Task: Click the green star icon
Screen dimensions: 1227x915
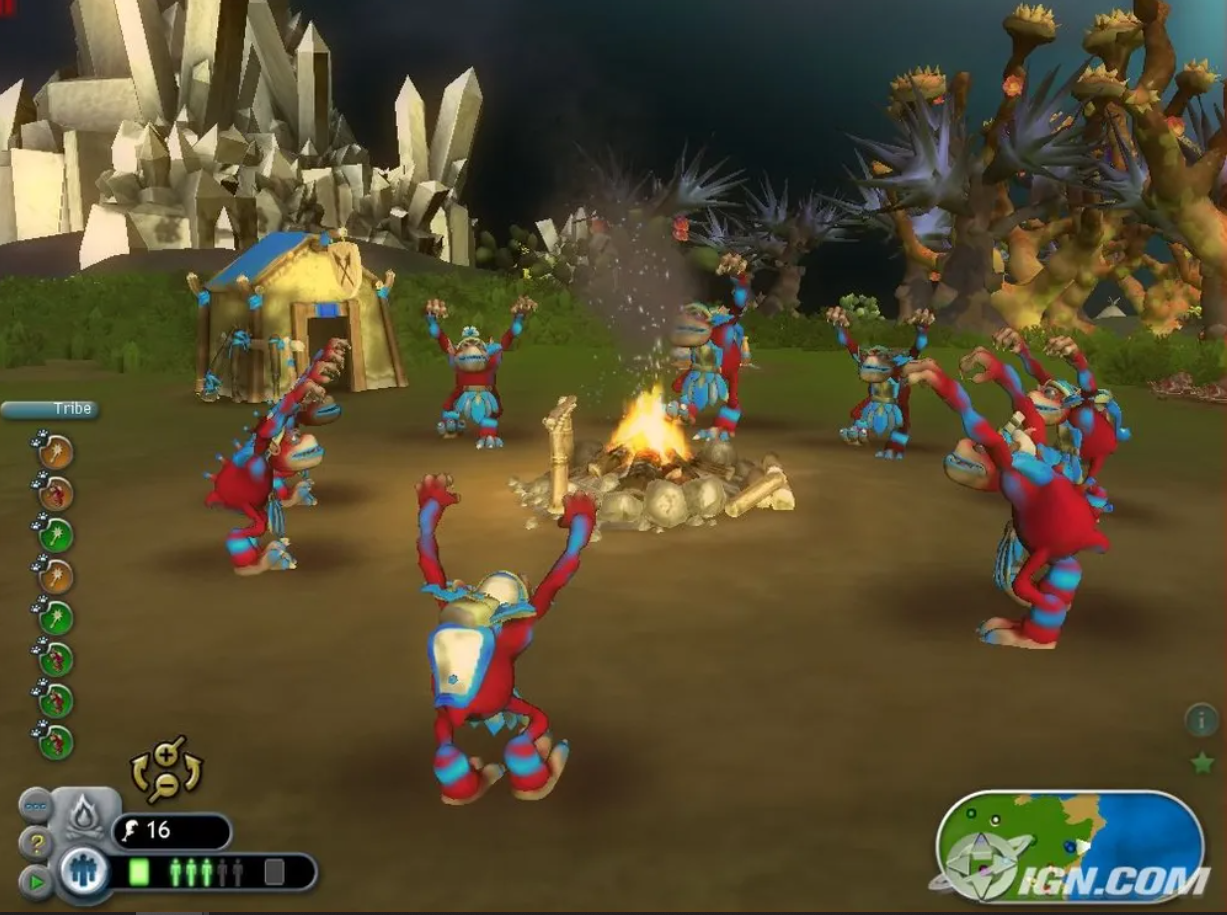Action: [1201, 764]
